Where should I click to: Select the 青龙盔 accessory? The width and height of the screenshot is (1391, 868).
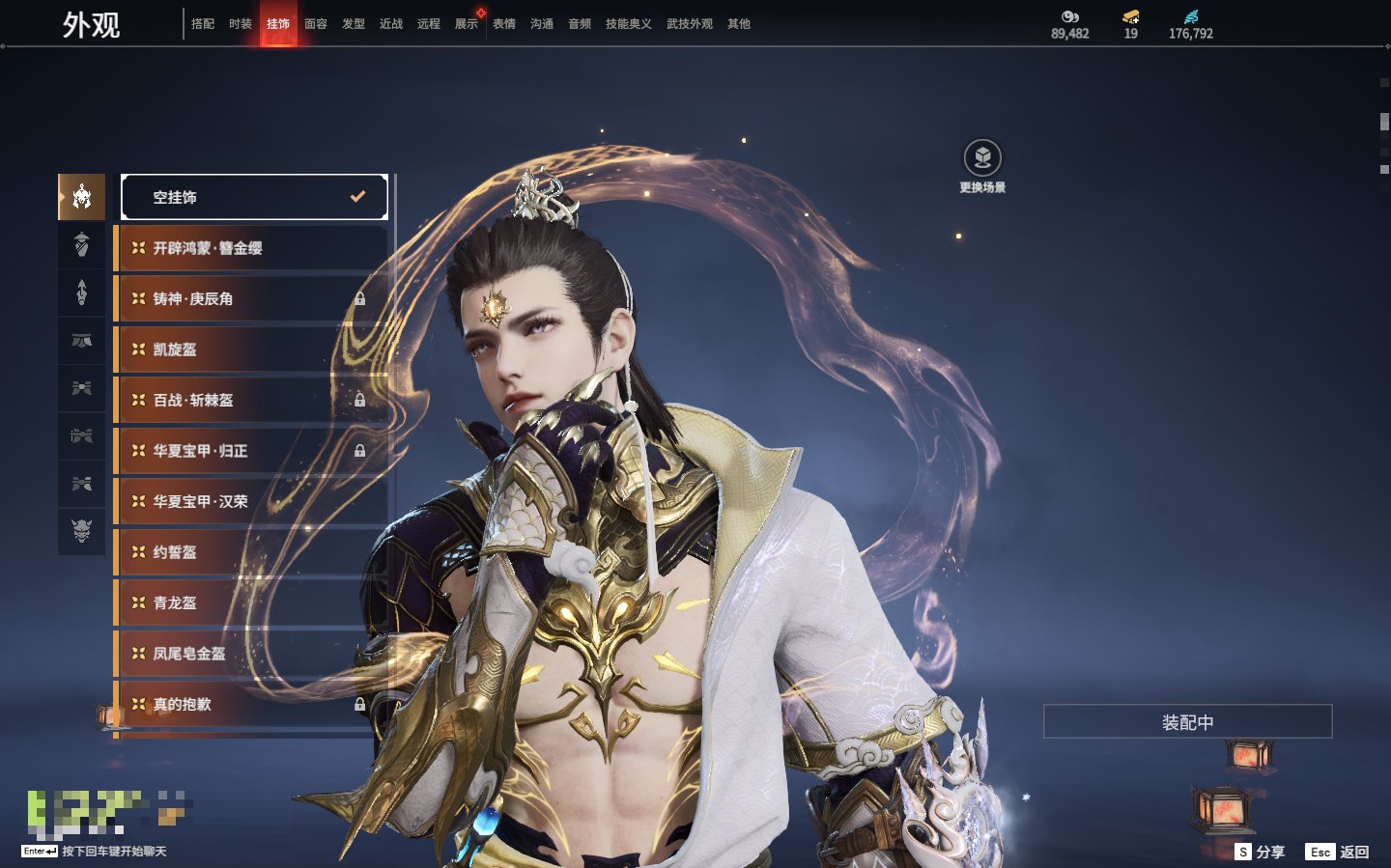pyautogui.click(x=251, y=602)
